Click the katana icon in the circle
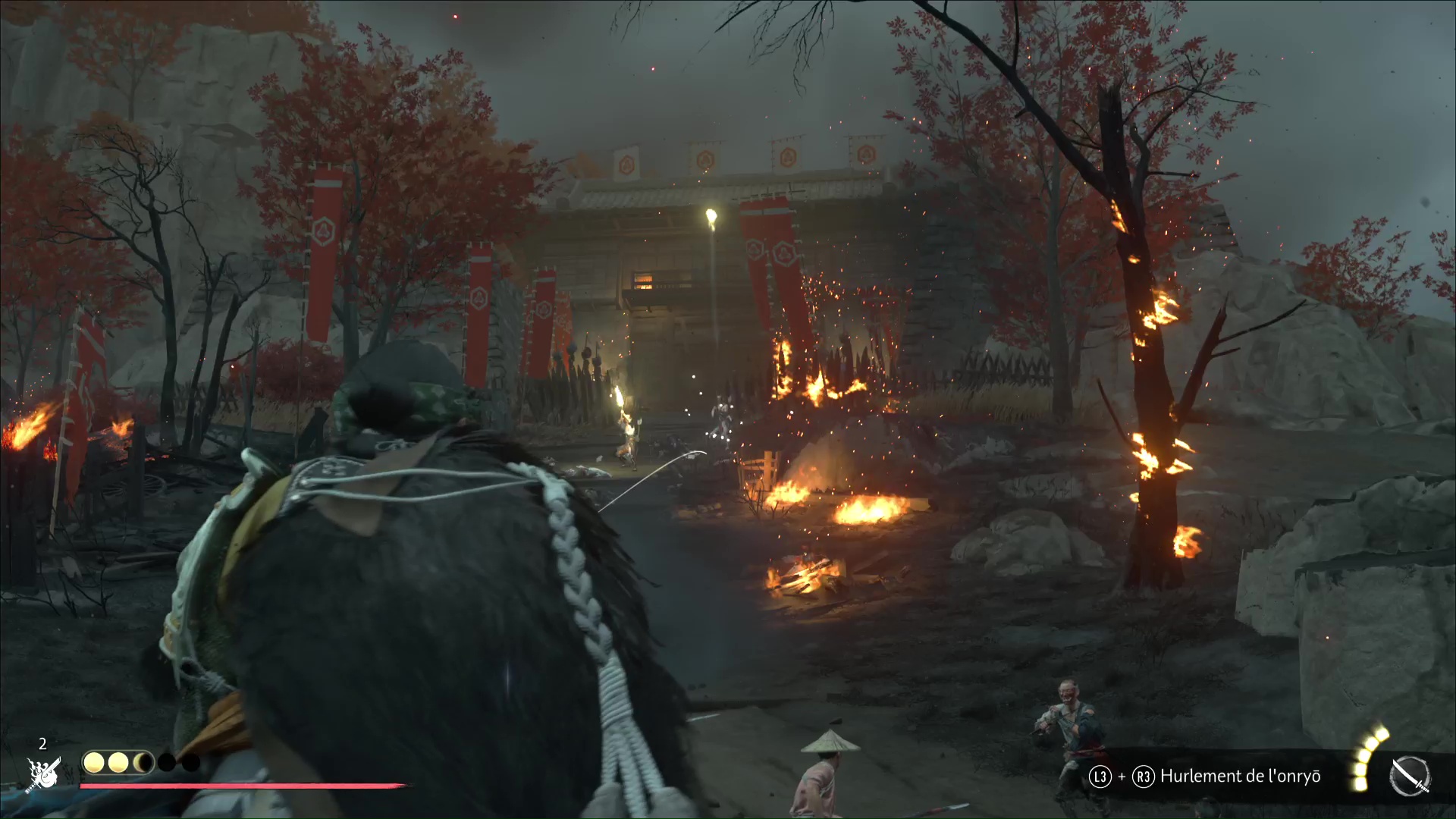 [x=1410, y=777]
